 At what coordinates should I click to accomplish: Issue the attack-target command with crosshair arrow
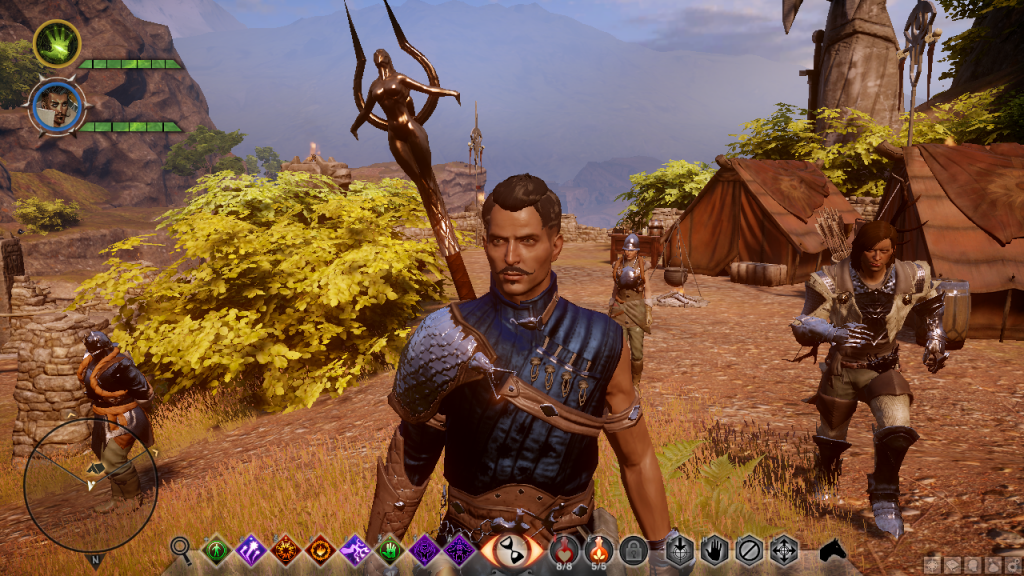(680, 549)
